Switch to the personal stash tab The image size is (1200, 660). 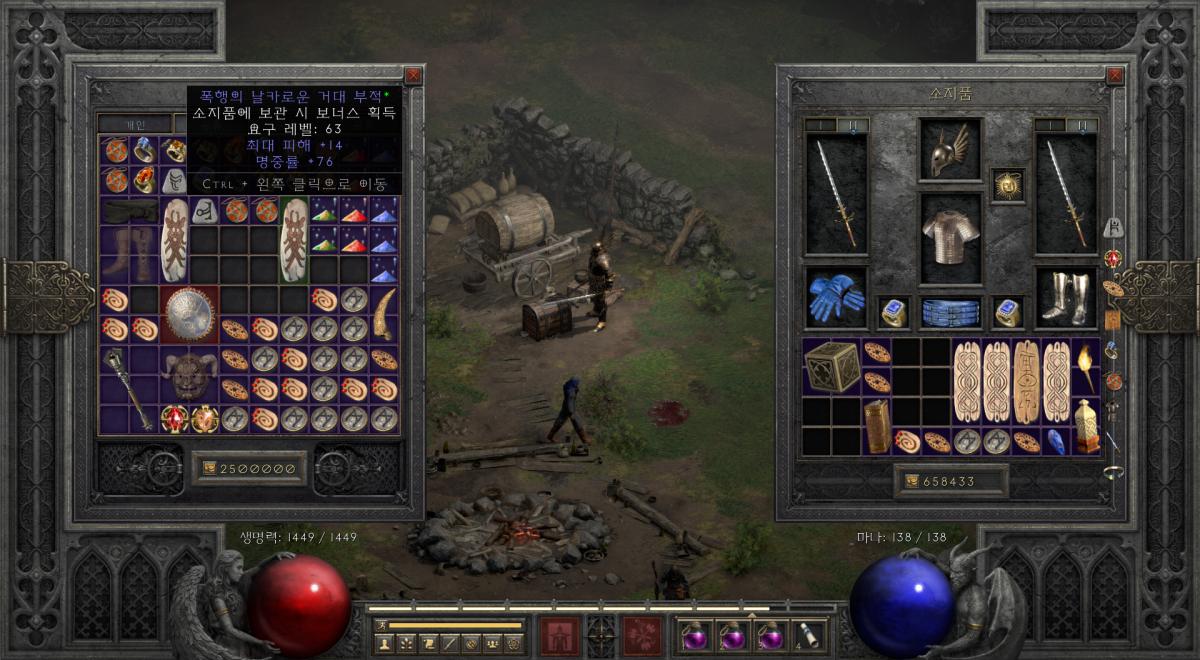(x=134, y=124)
